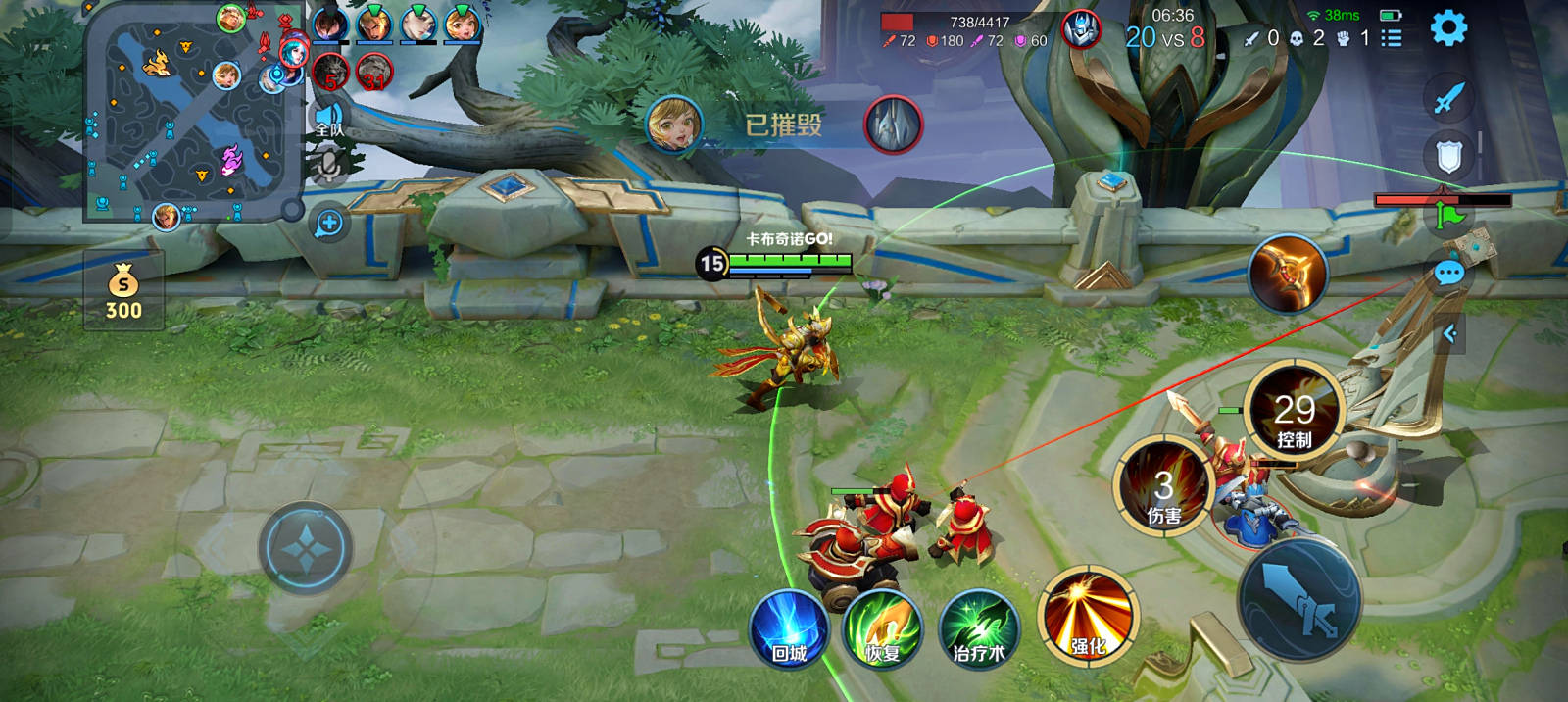Use the 恢复 restore ability
Viewport: 1568px width, 702px height.
click(x=883, y=629)
